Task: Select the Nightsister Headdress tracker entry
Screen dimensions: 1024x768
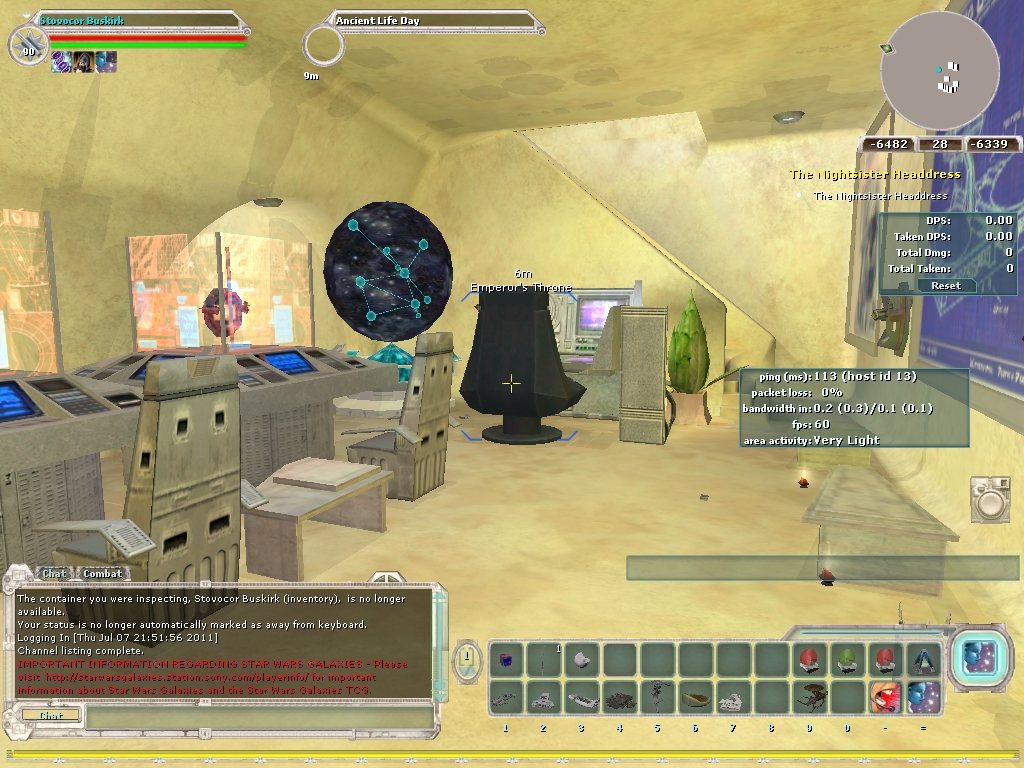Action: coord(880,196)
